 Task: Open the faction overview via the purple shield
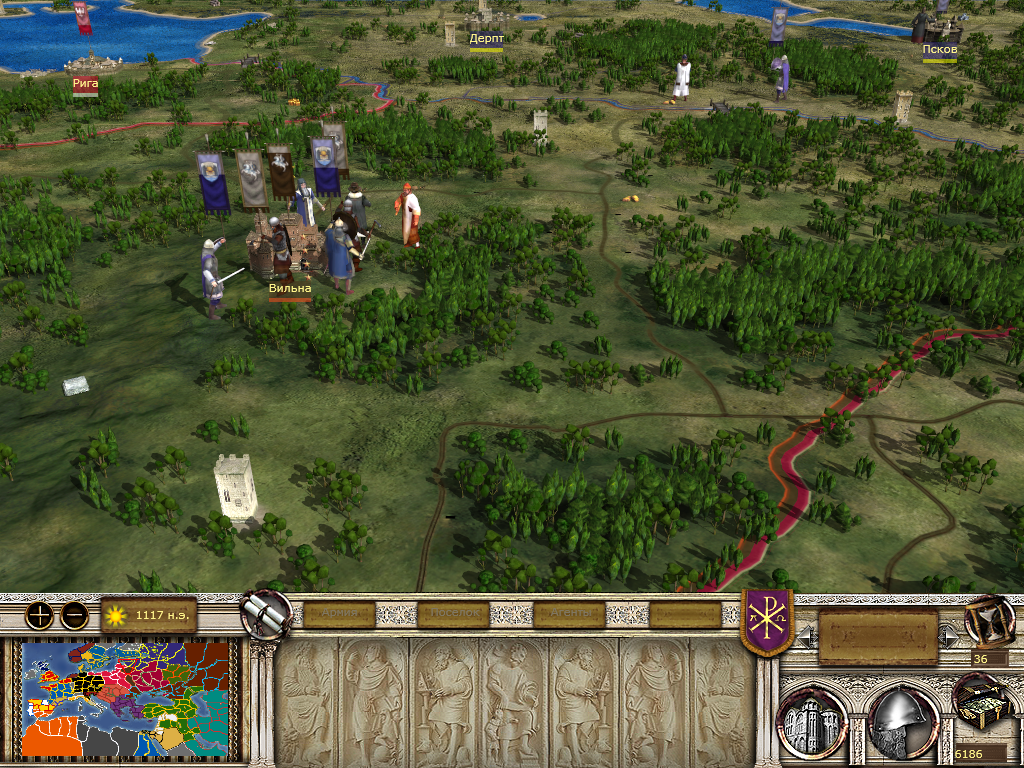pyautogui.click(x=767, y=620)
